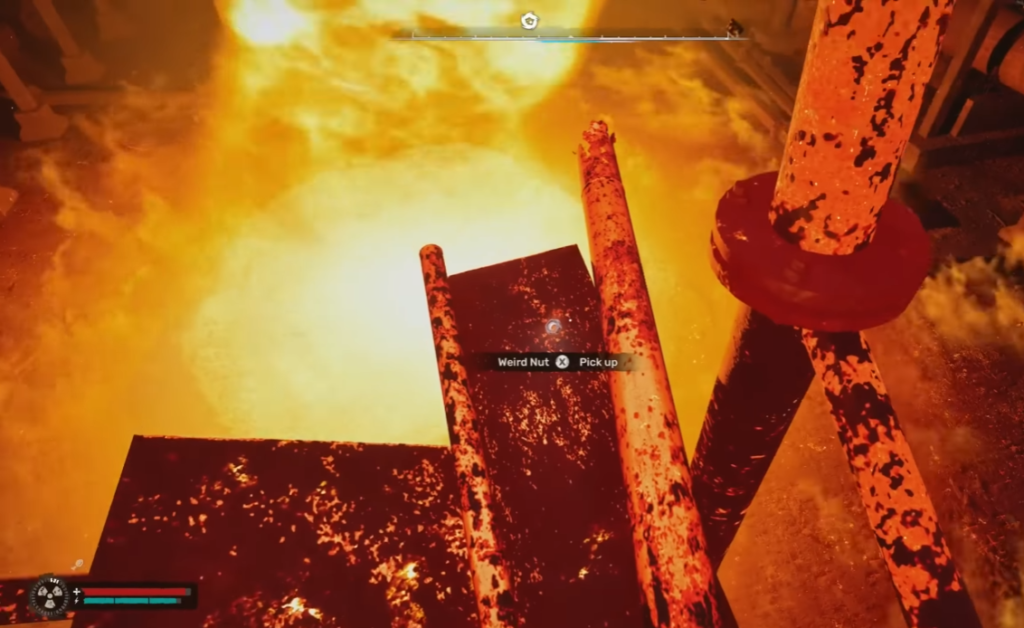The width and height of the screenshot is (1024, 628).
Task: Click the objective marker icon on the compass
Action: tap(529, 20)
